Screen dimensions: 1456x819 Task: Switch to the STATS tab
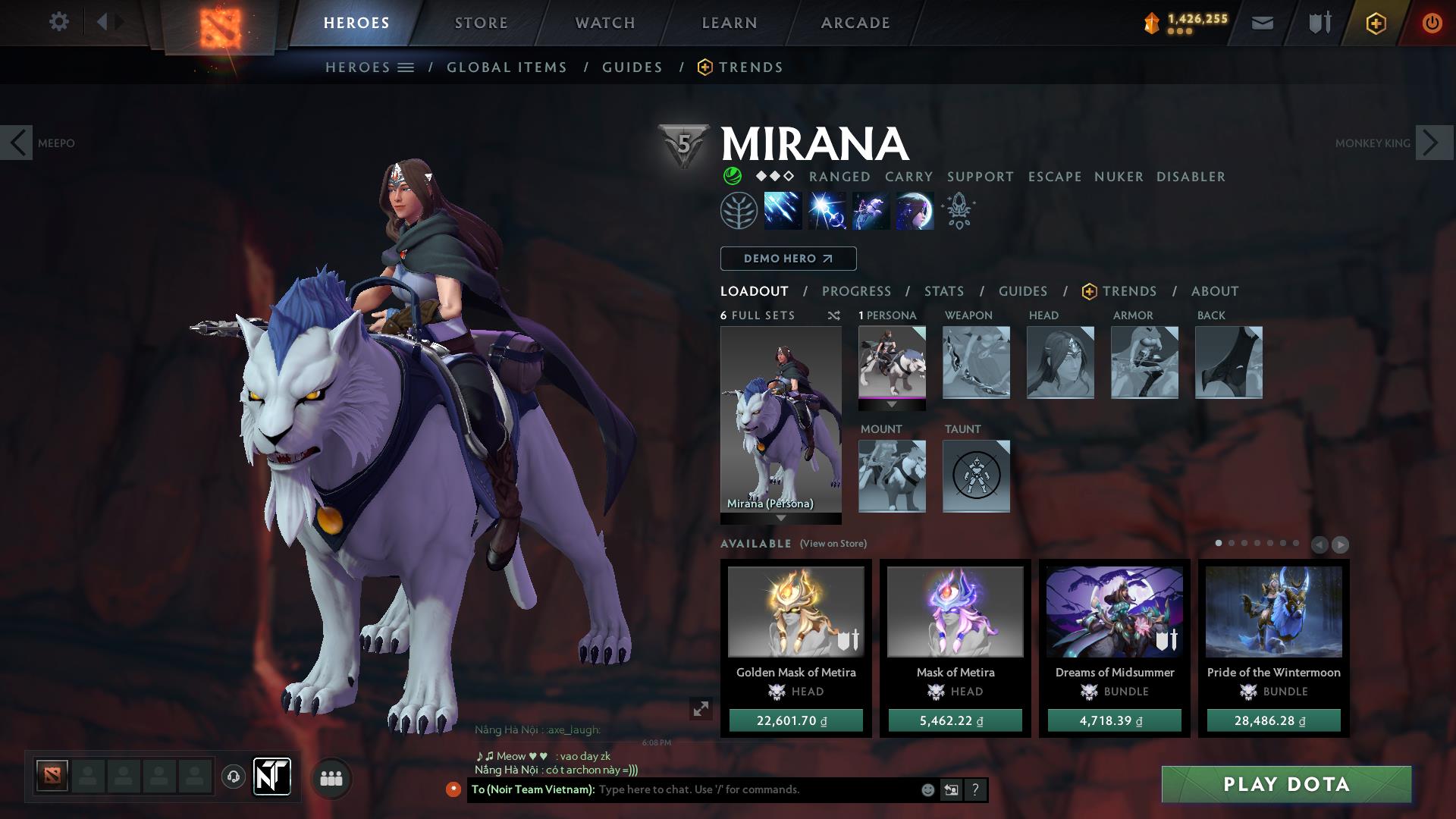click(x=943, y=290)
